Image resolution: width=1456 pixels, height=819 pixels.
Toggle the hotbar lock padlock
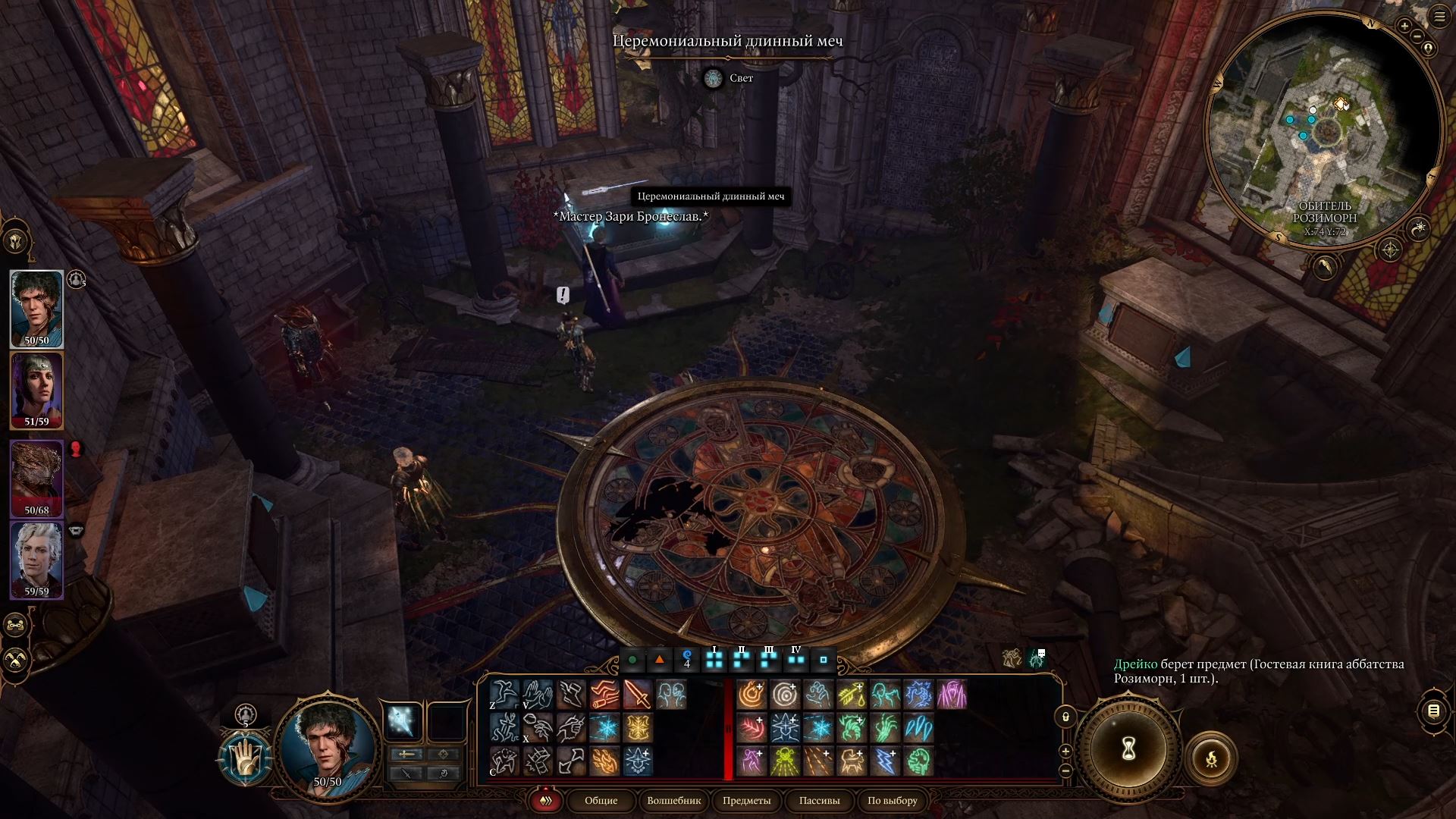pyautogui.click(x=1065, y=717)
